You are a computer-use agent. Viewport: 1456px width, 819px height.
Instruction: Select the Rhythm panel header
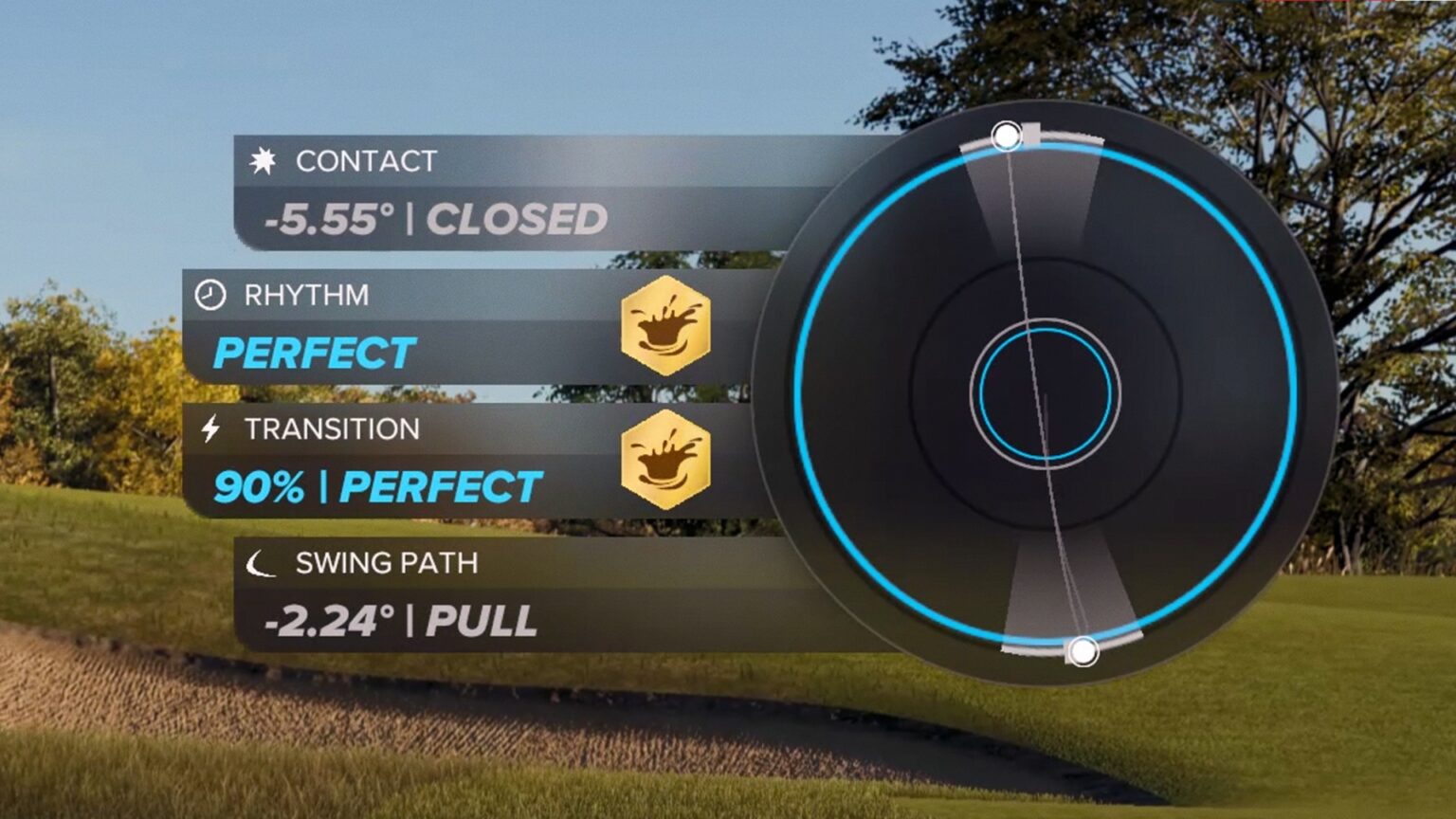(x=306, y=295)
